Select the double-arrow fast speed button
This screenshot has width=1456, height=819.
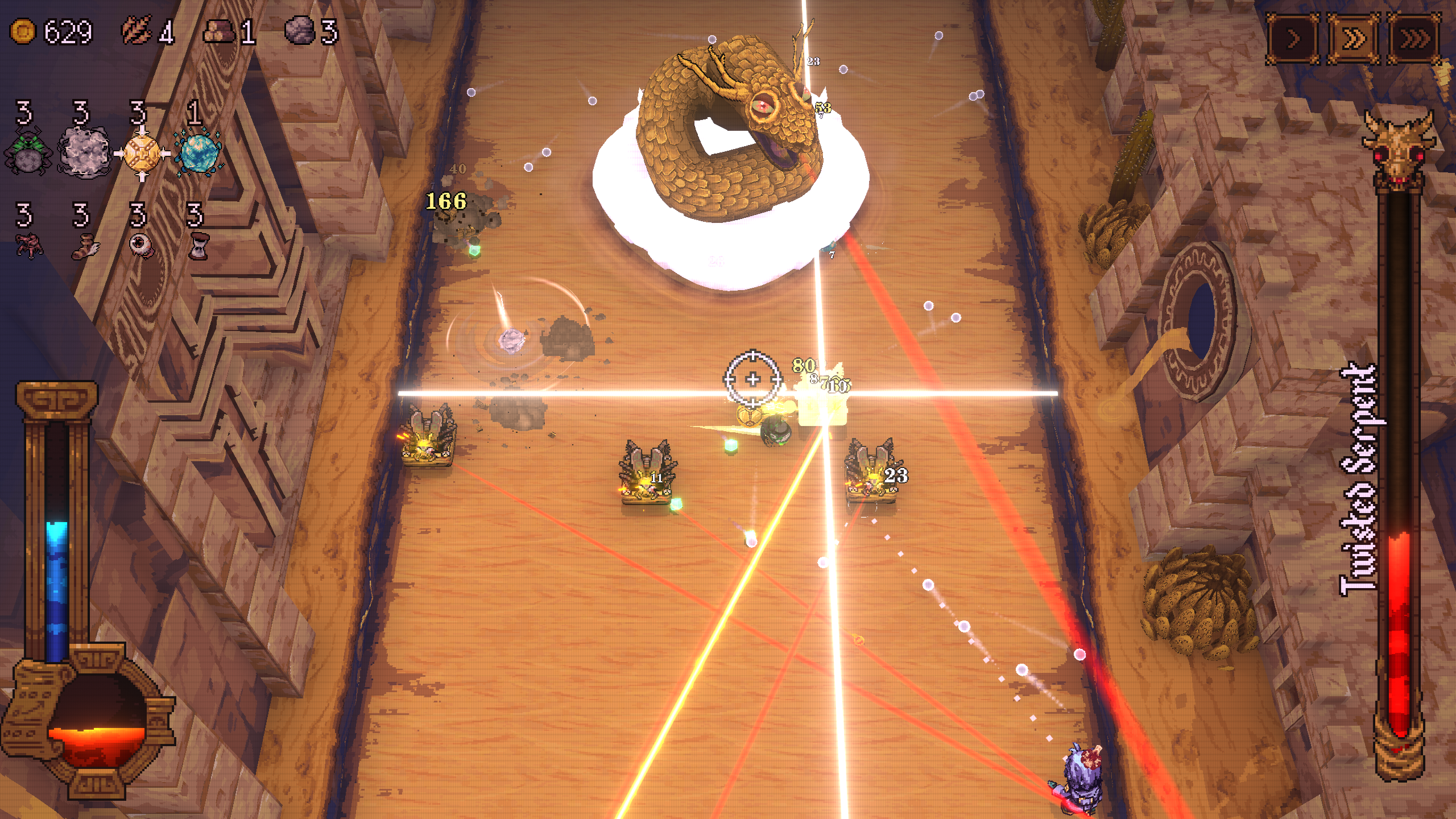(1354, 39)
